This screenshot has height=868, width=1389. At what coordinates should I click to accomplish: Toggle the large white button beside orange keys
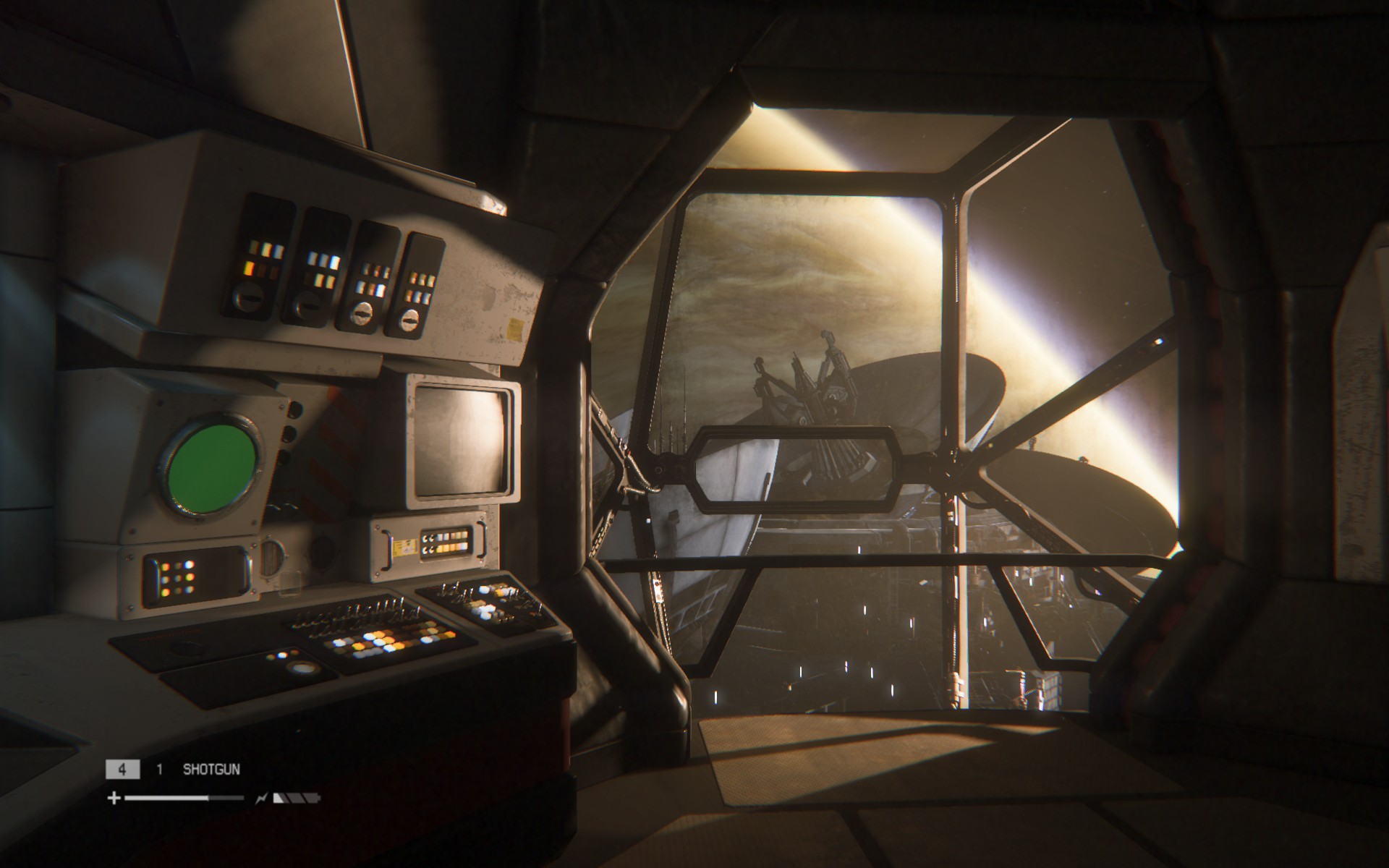tap(304, 668)
